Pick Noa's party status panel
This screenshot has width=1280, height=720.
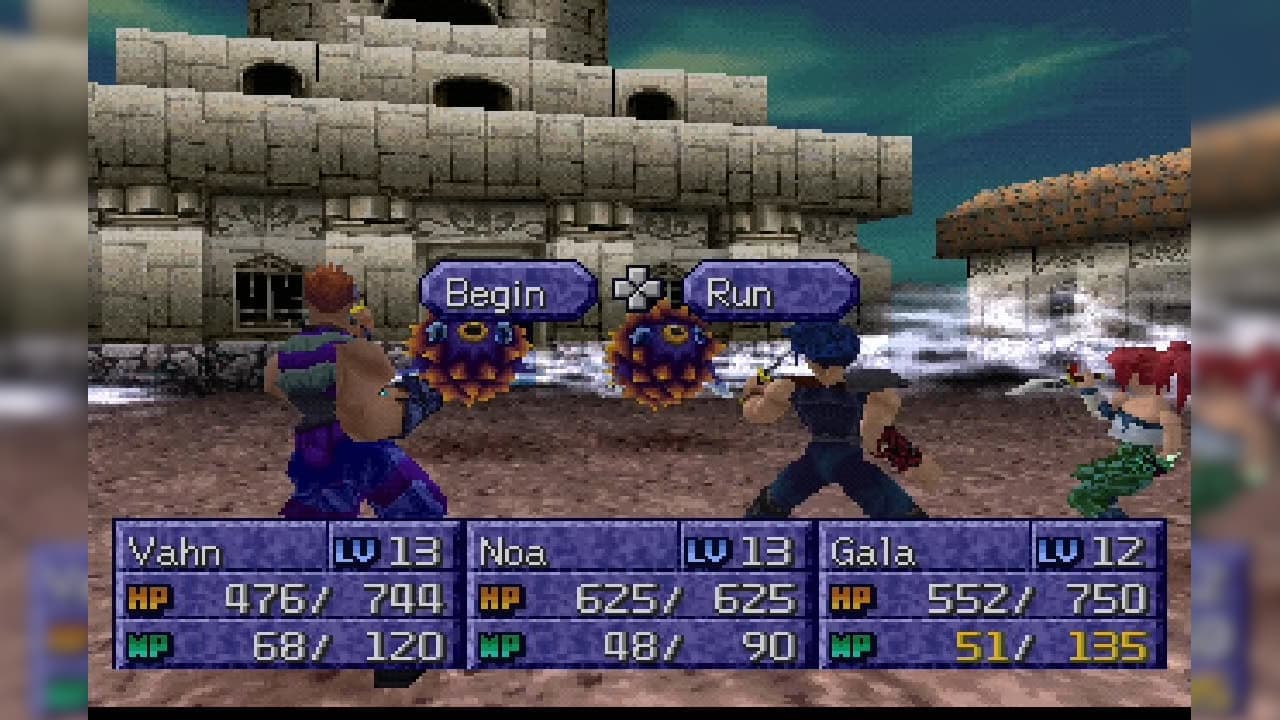point(640,594)
